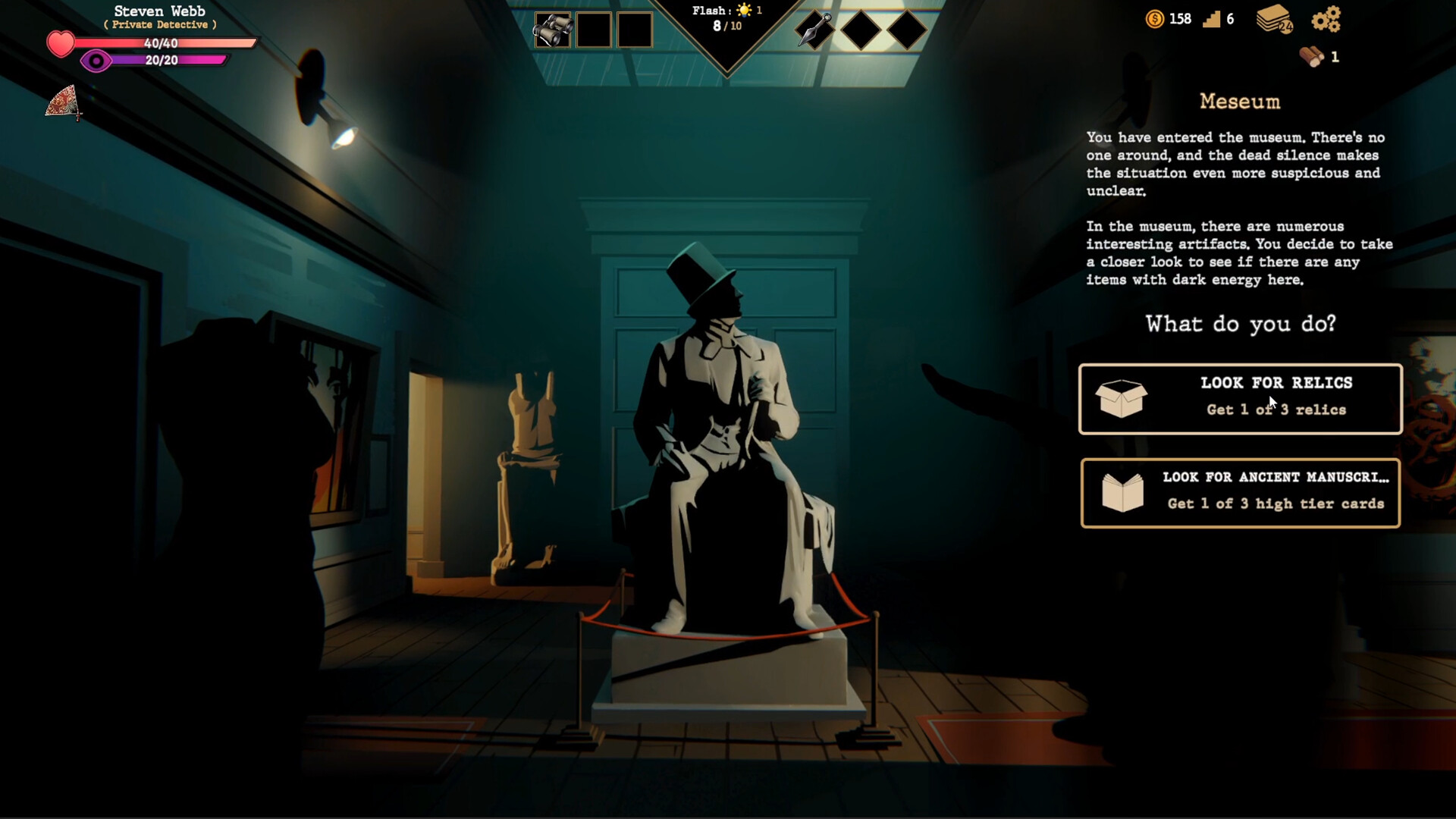Open the card deck showing 24 cards

click(x=1273, y=20)
